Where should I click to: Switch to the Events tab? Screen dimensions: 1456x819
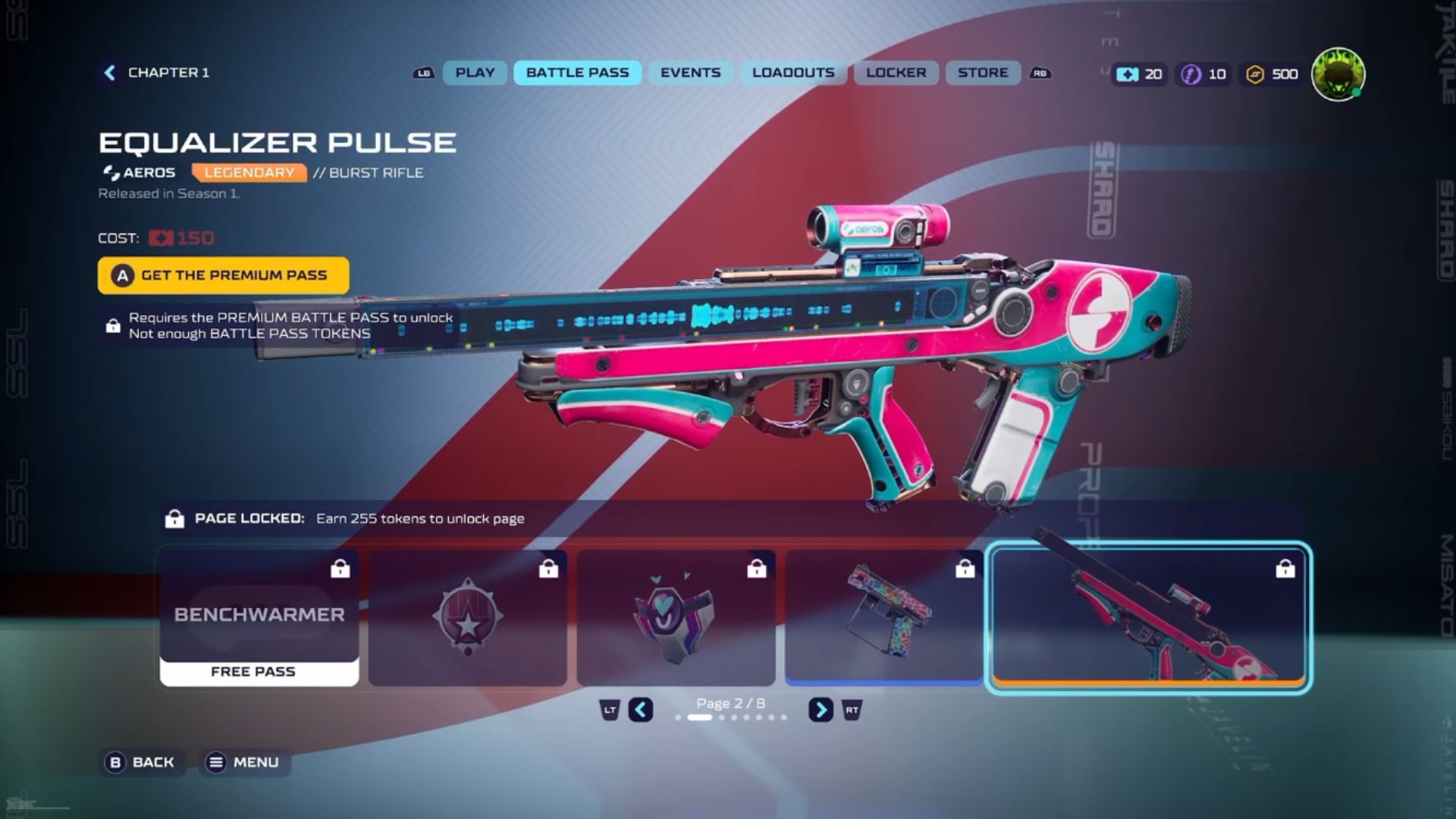pyautogui.click(x=689, y=73)
